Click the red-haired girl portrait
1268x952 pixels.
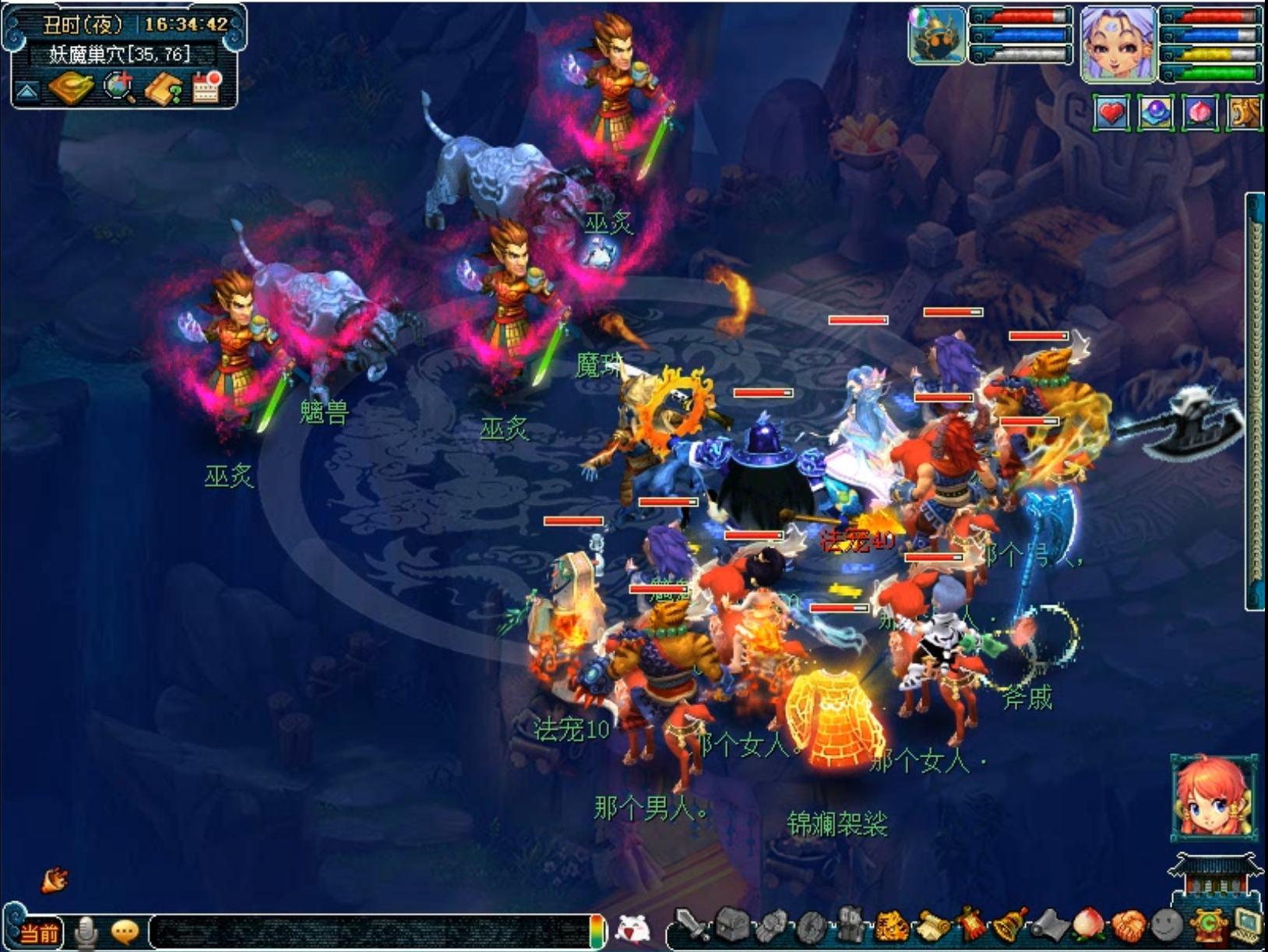pos(1213,797)
